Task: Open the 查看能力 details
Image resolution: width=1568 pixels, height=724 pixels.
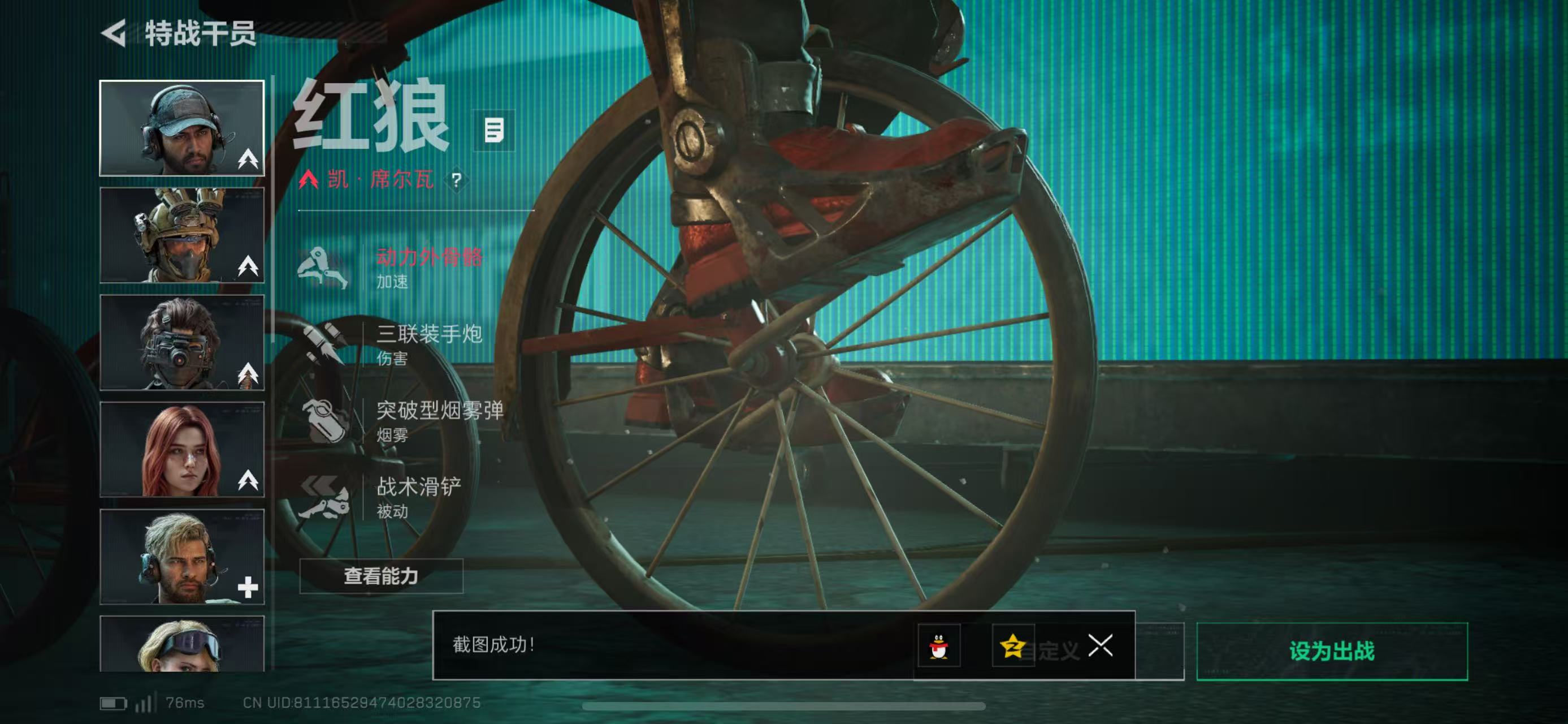Action: [x=381, y=576]
